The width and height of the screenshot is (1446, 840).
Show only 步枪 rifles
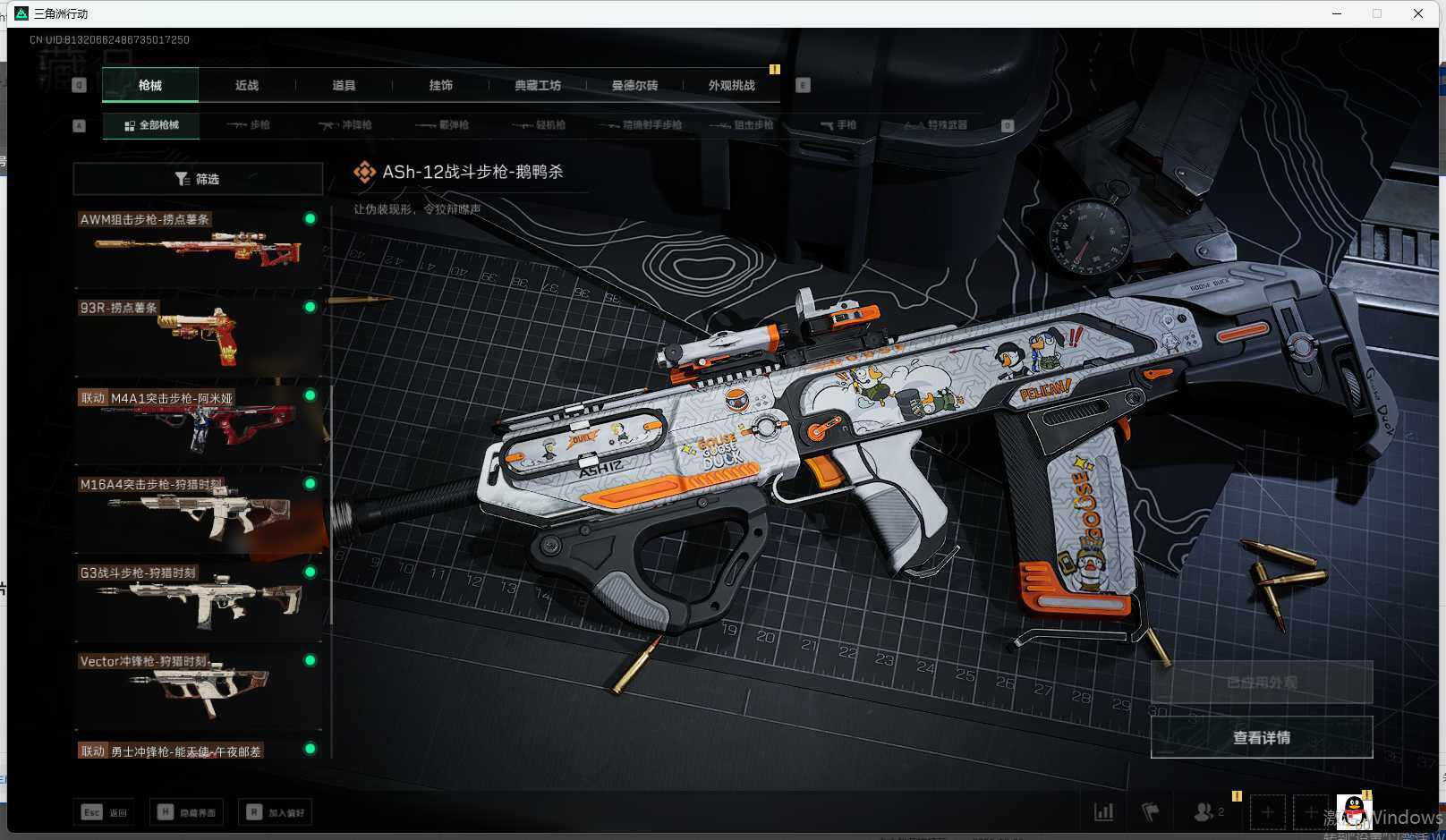(x=249, y=125)
